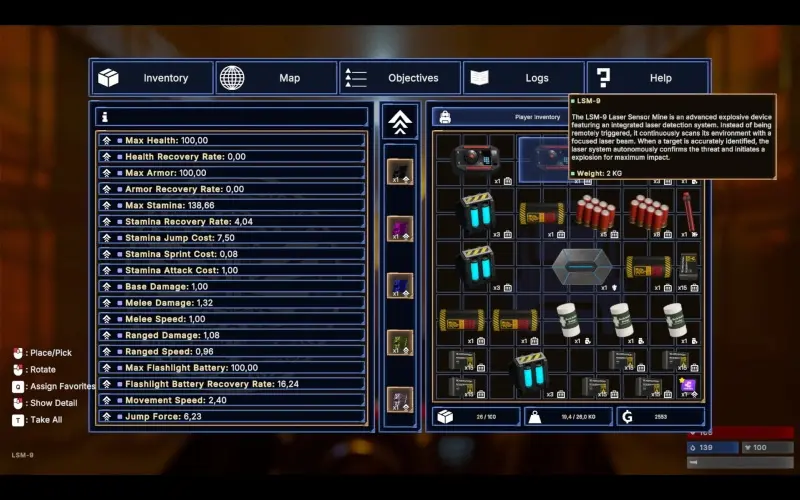
Task: Pick the single red flare stick slot
Action: [x=689, y=213]
